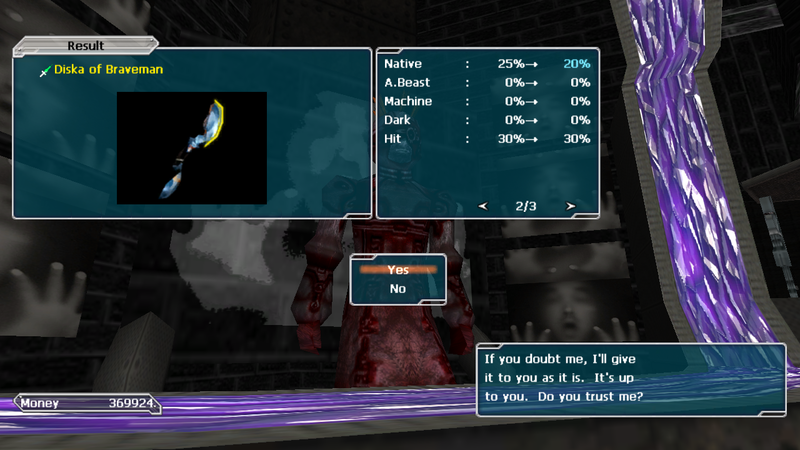Advance to the next stats page arrow
Screen dimensions: 800x450
[570, 207]
